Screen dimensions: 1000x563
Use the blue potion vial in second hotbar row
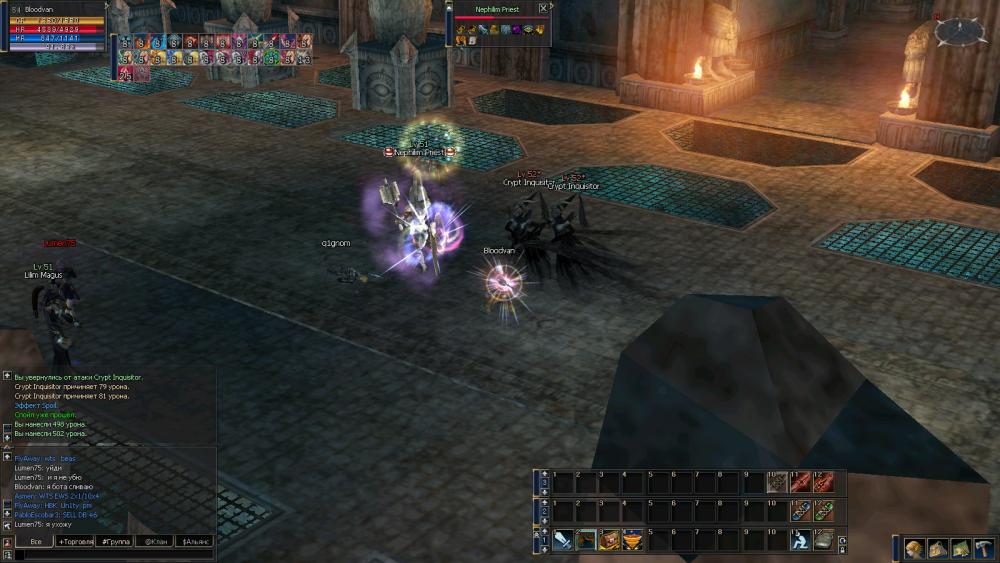800,511
